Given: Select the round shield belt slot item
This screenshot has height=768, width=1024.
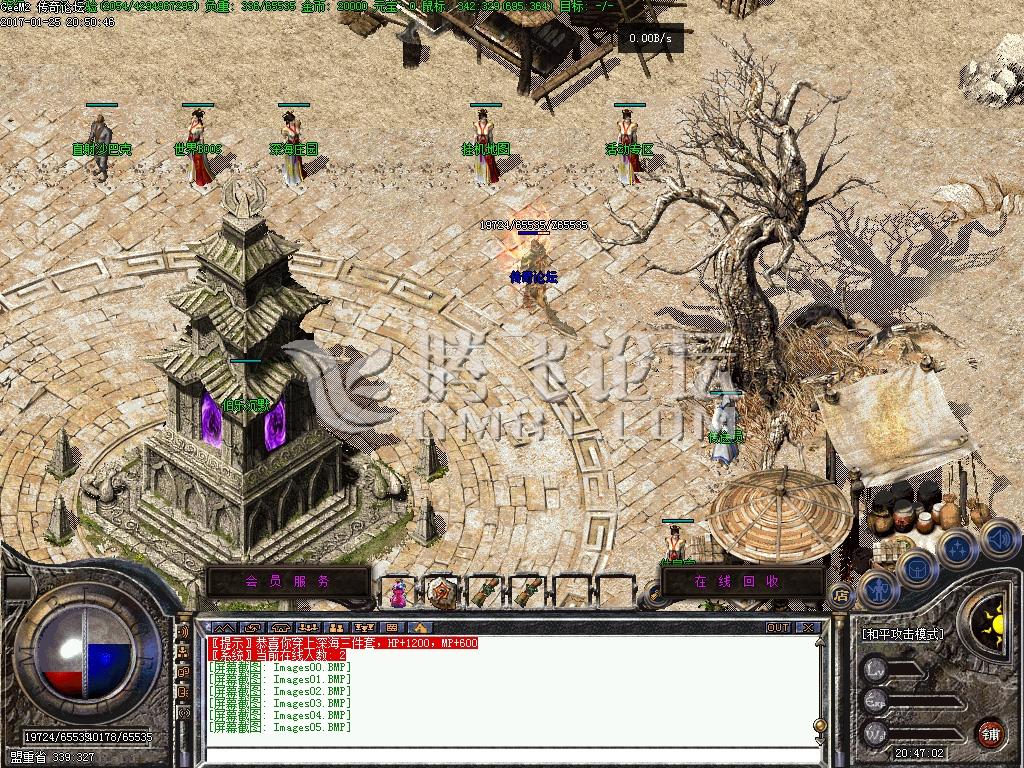Looking at the screenshot, I should (x=441, y=592).
